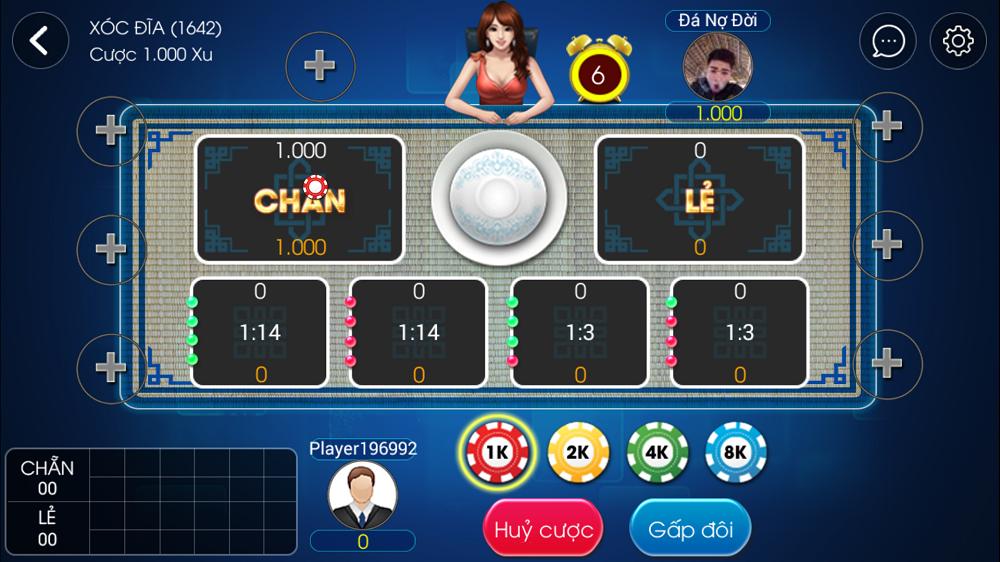
Task: Place a bet on LẺ
Action: click(x=700, y=199)
